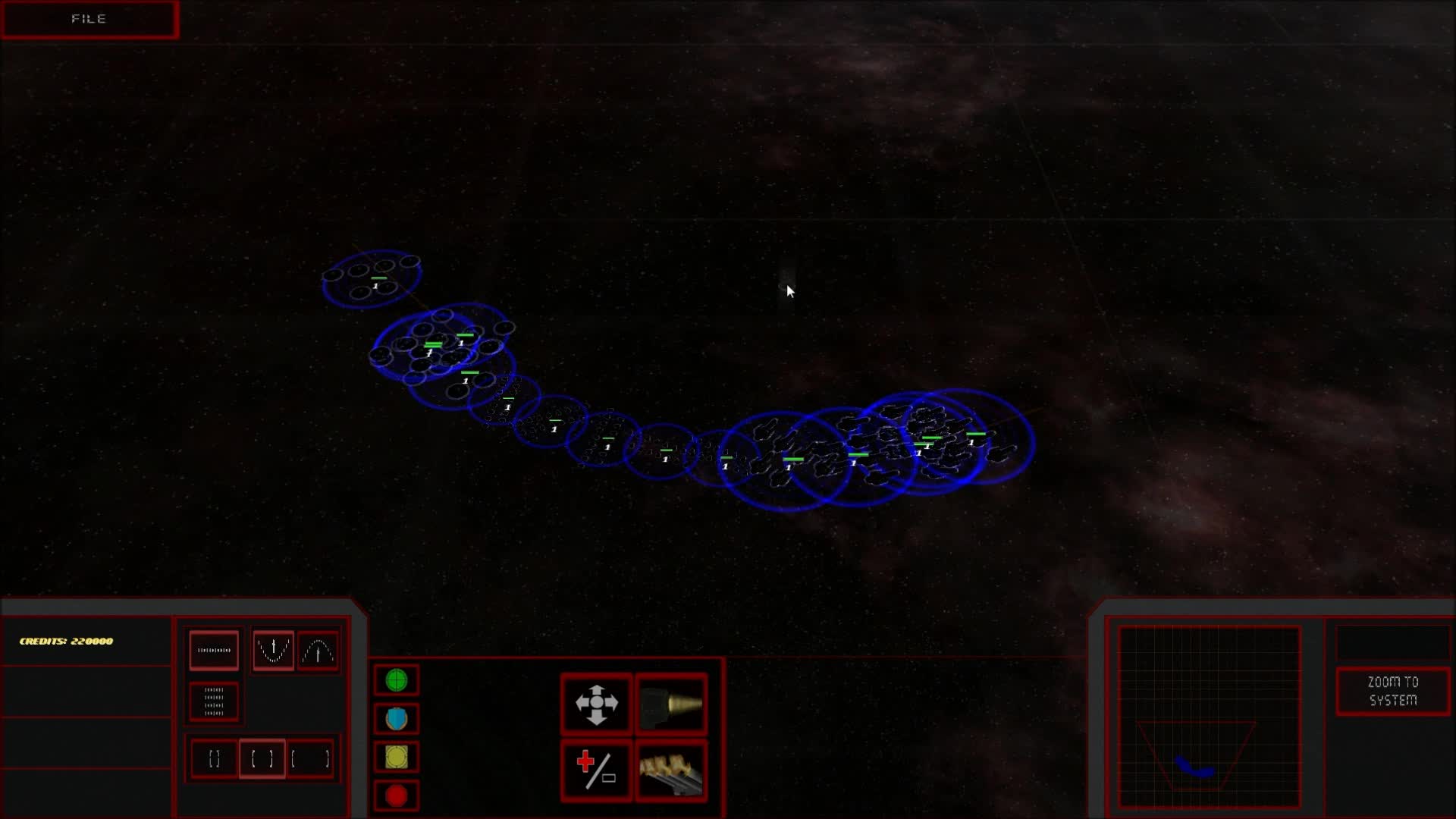Screen dimensions: 1456x819
Task: Select the blue shield status icon
Action: tap(396, 718)
